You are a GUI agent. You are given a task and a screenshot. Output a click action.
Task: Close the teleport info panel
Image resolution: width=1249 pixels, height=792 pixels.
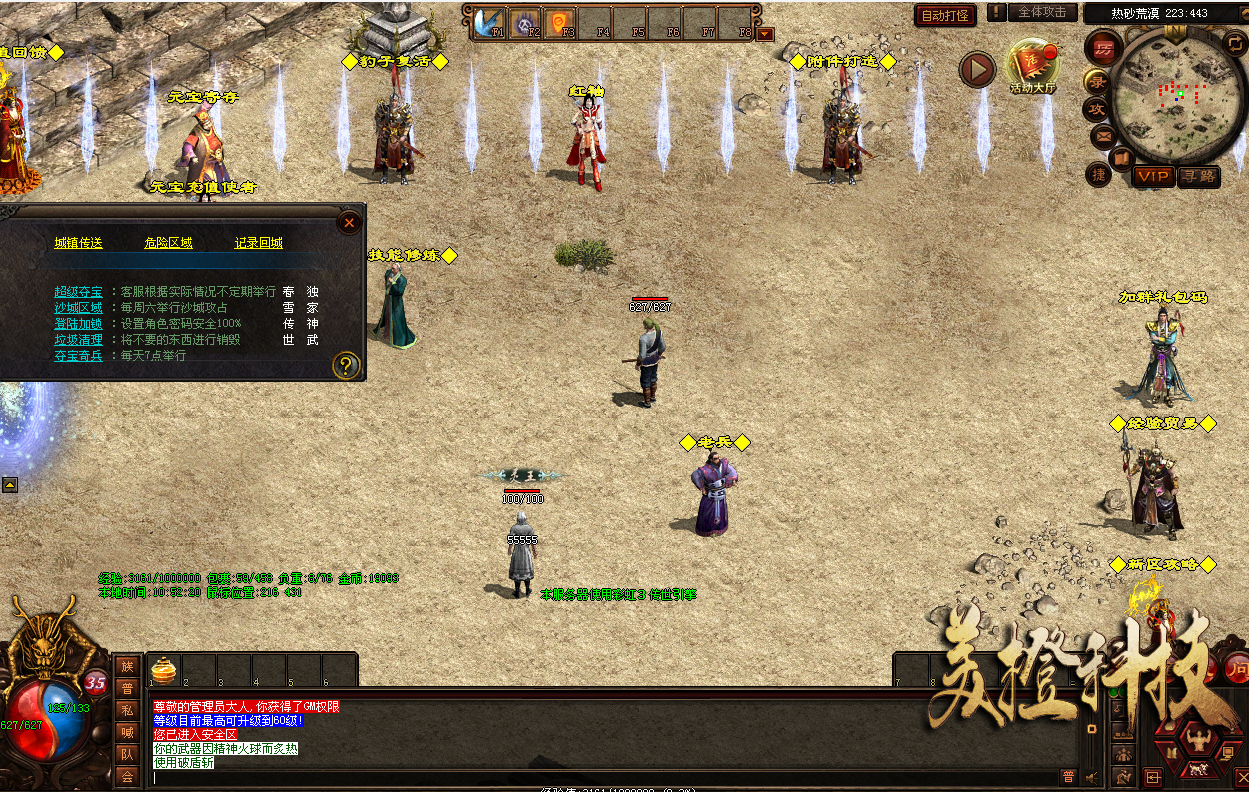[349, 223]
